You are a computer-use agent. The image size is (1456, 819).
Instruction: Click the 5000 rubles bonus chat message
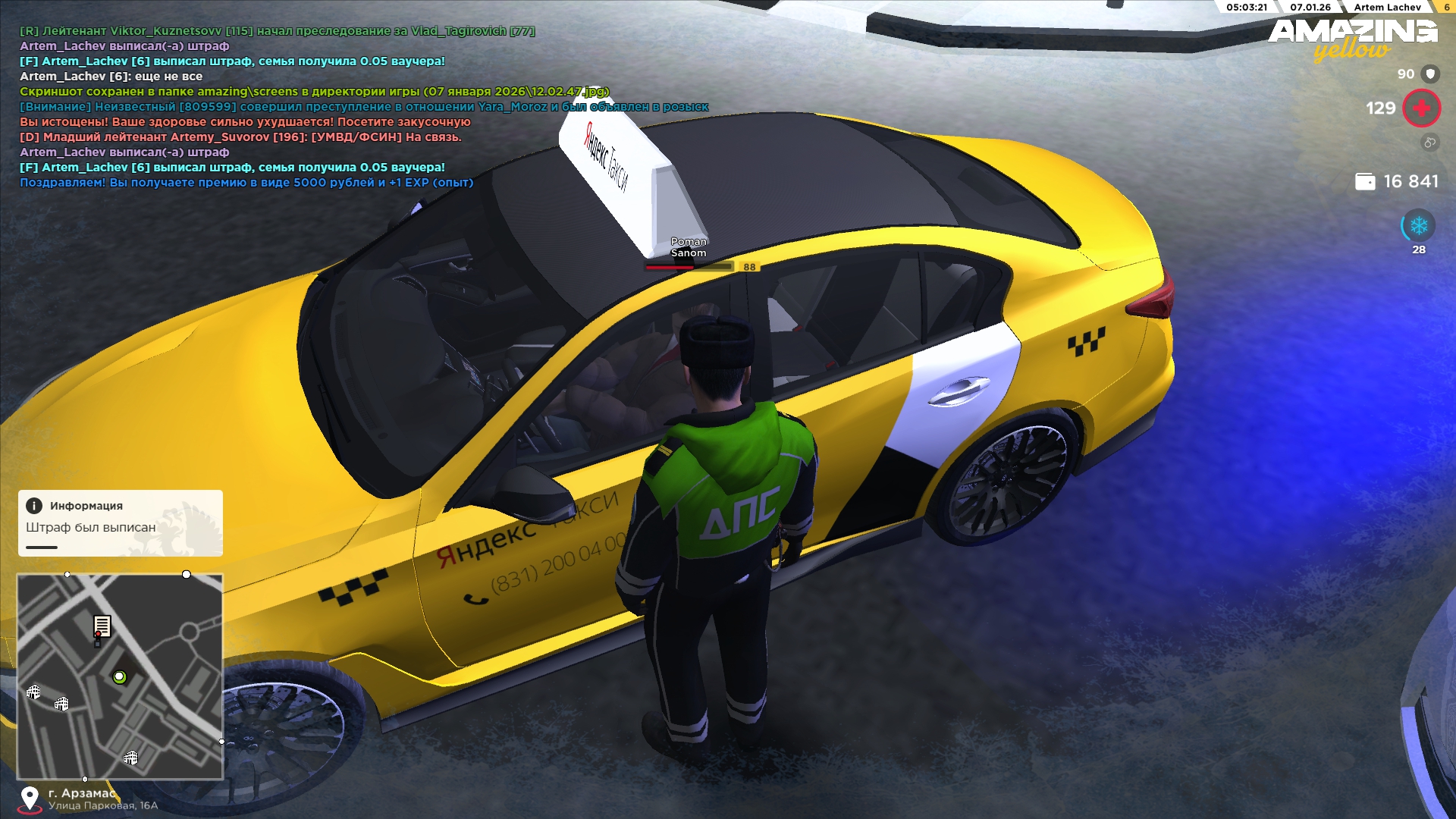[246, 183]
